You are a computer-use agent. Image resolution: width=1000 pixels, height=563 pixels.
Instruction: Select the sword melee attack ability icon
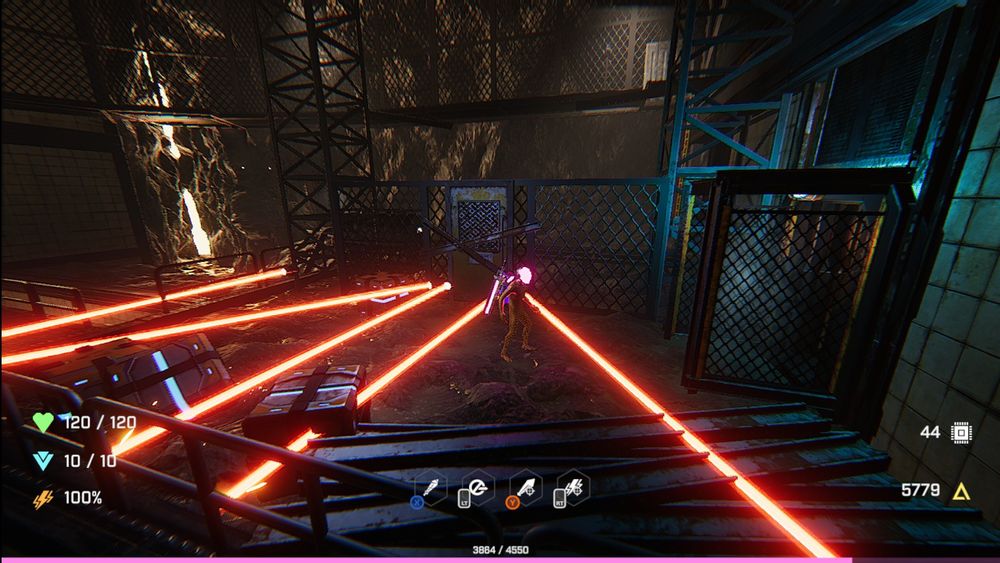pyautogui.click(x=431, y=487)
